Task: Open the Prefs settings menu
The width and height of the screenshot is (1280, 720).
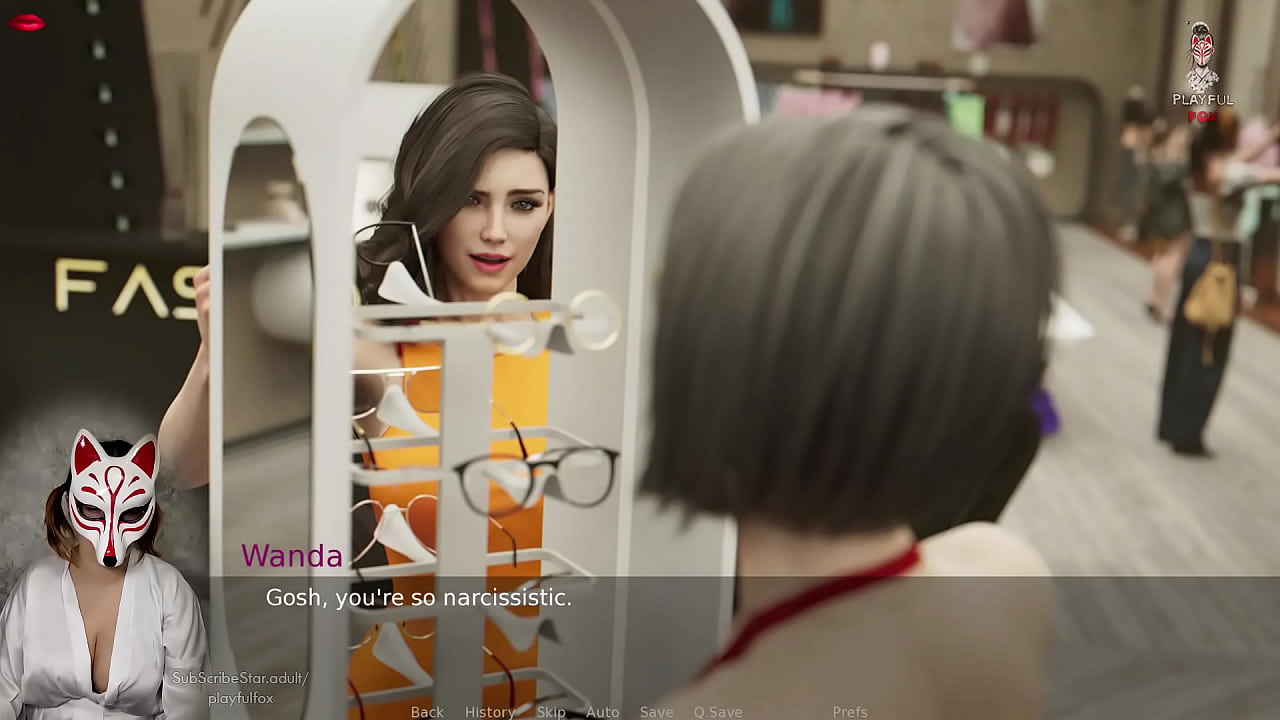Action: (849, 712)
